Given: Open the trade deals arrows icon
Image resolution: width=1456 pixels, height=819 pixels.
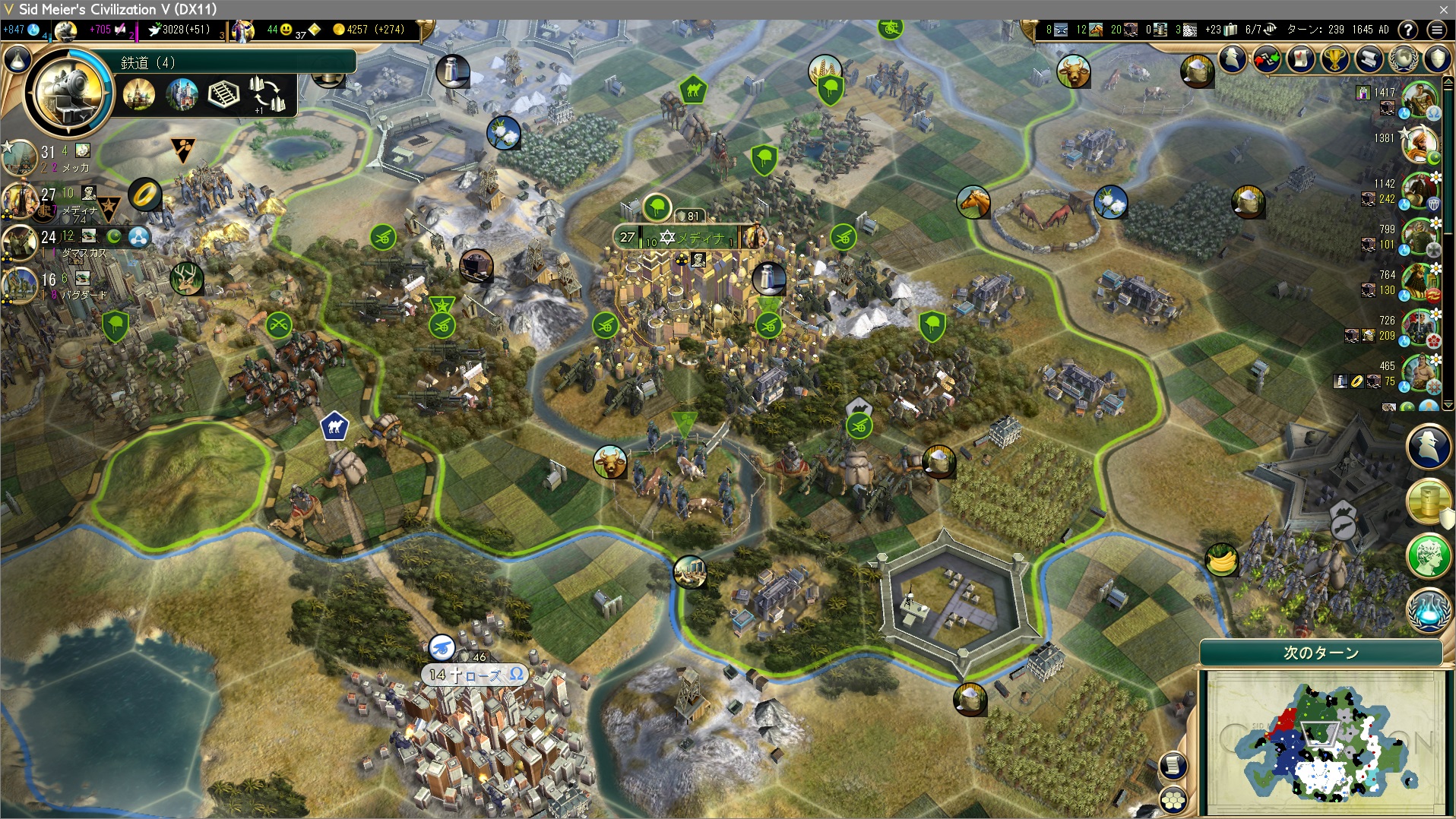Looking at the screenshot, I should click(x=1267, y=58).
